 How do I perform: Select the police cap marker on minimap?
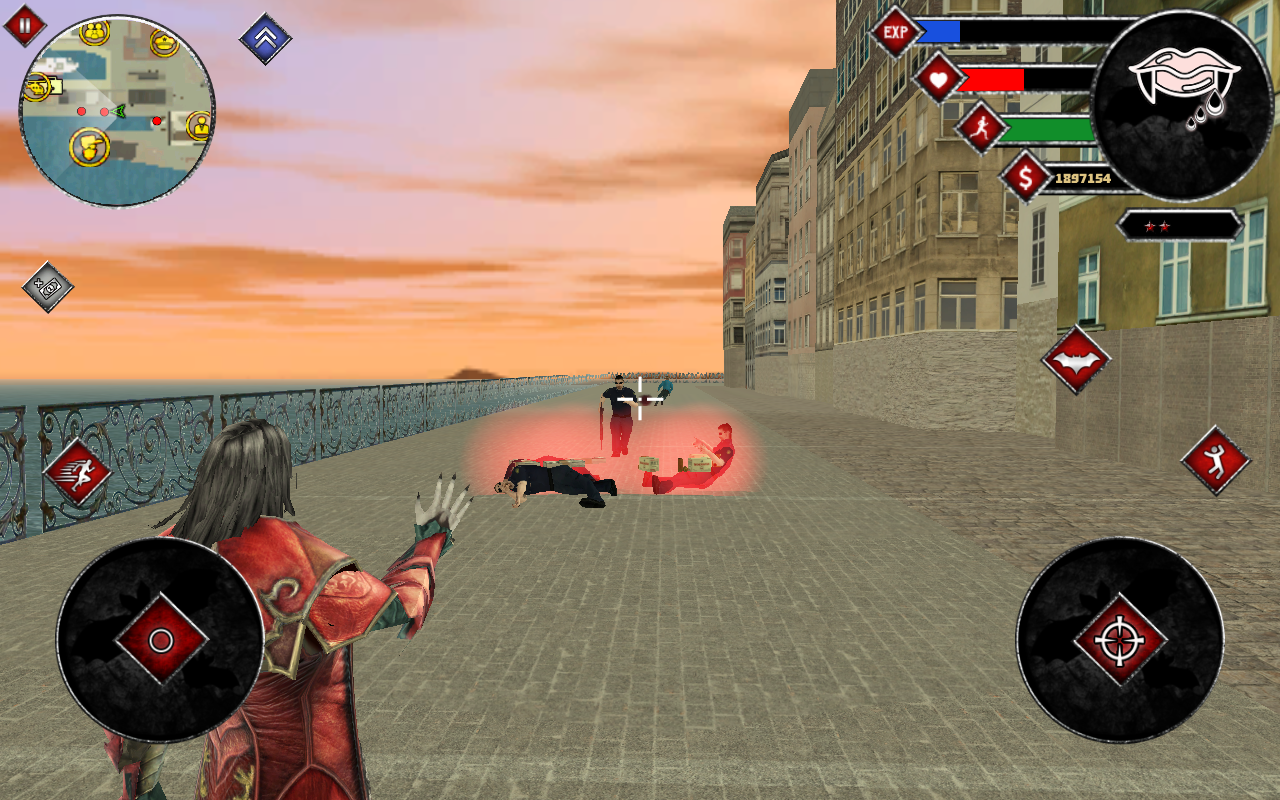[163, 42]
